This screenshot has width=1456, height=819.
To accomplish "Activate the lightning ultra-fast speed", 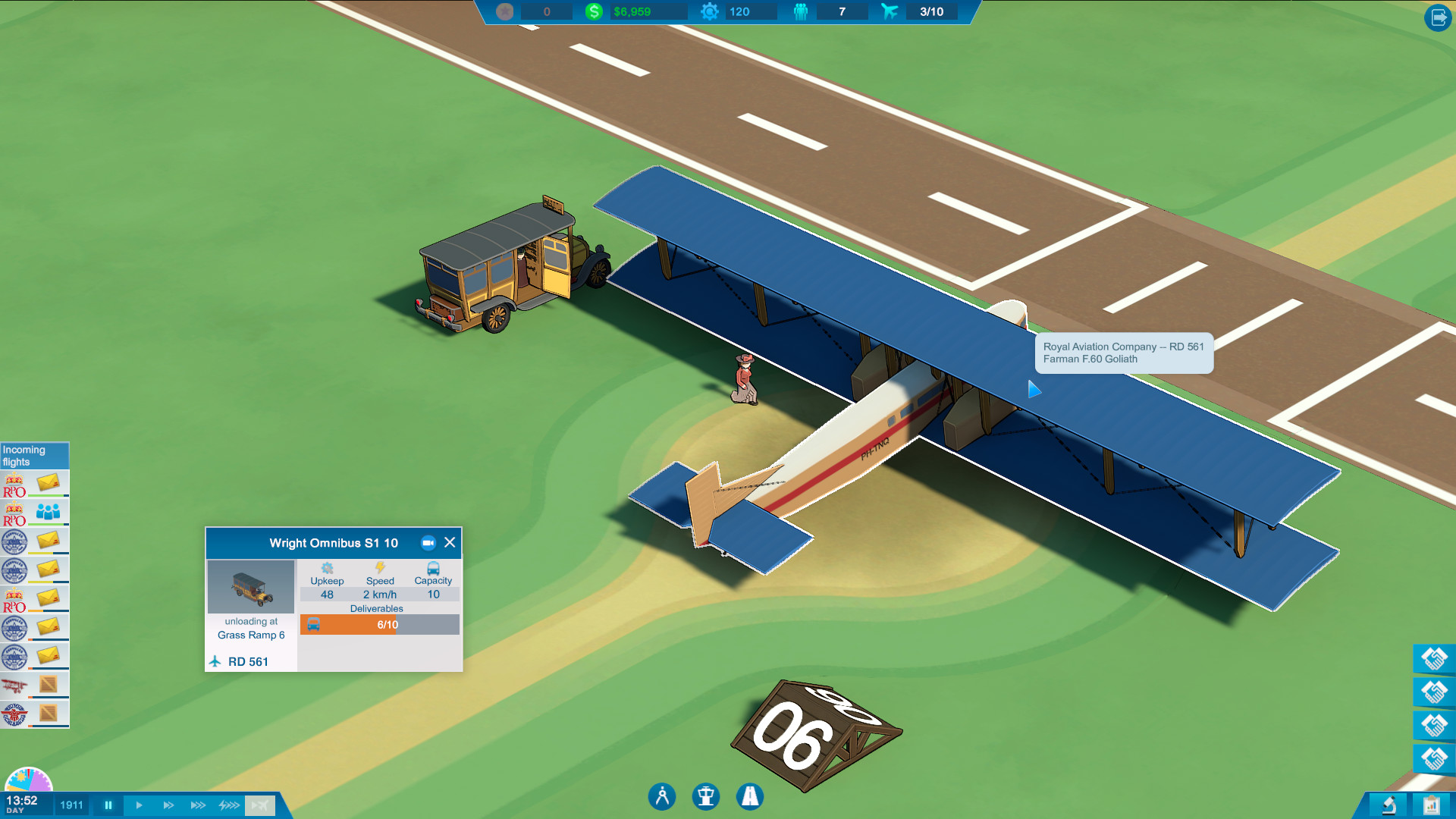I will (x=229, y=805).
